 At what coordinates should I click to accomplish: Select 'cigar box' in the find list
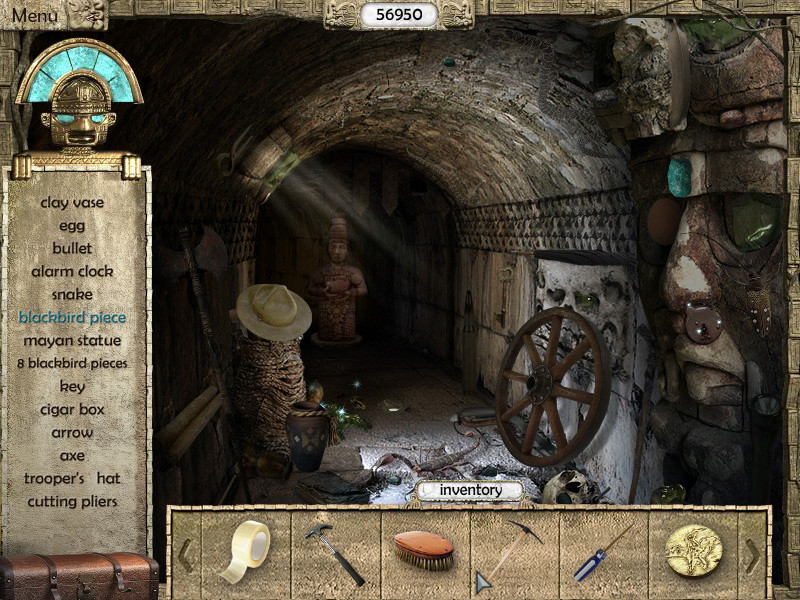point(72,409)
